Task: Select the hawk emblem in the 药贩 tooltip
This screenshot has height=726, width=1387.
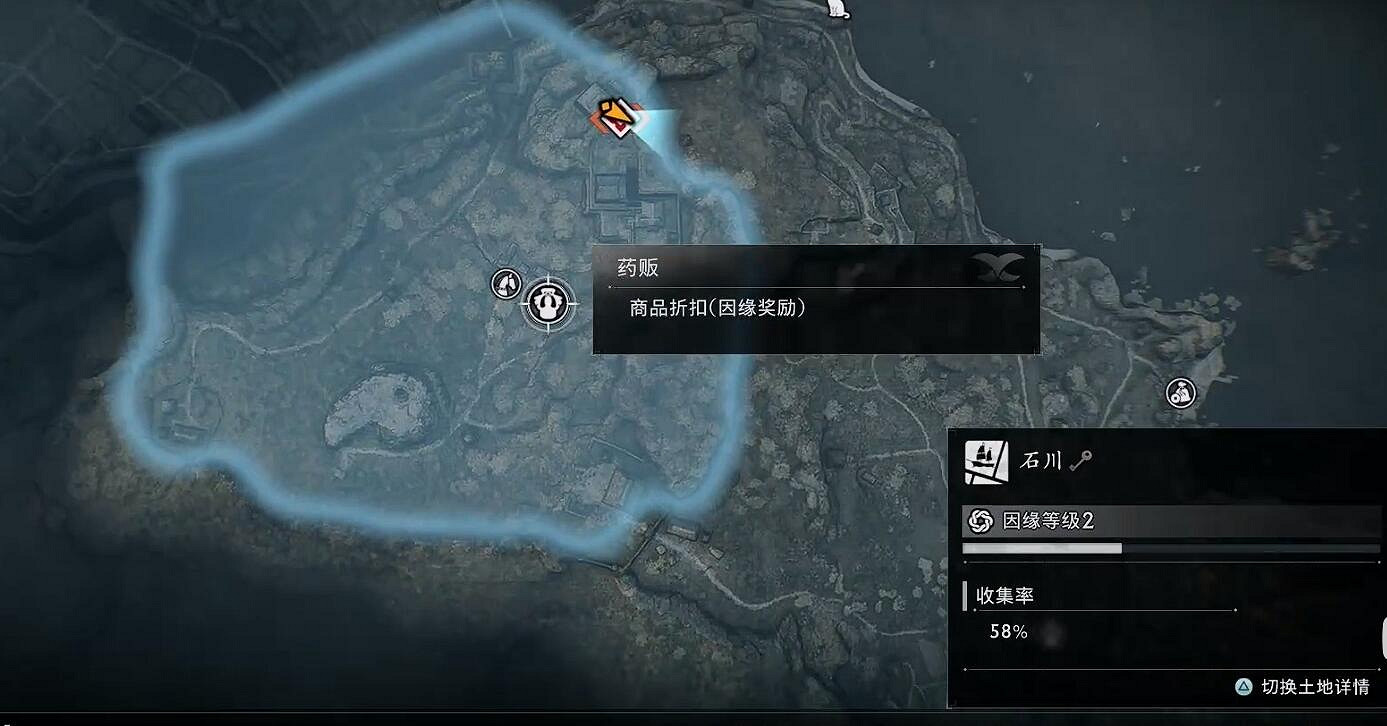Action: tap(1003, 266)
